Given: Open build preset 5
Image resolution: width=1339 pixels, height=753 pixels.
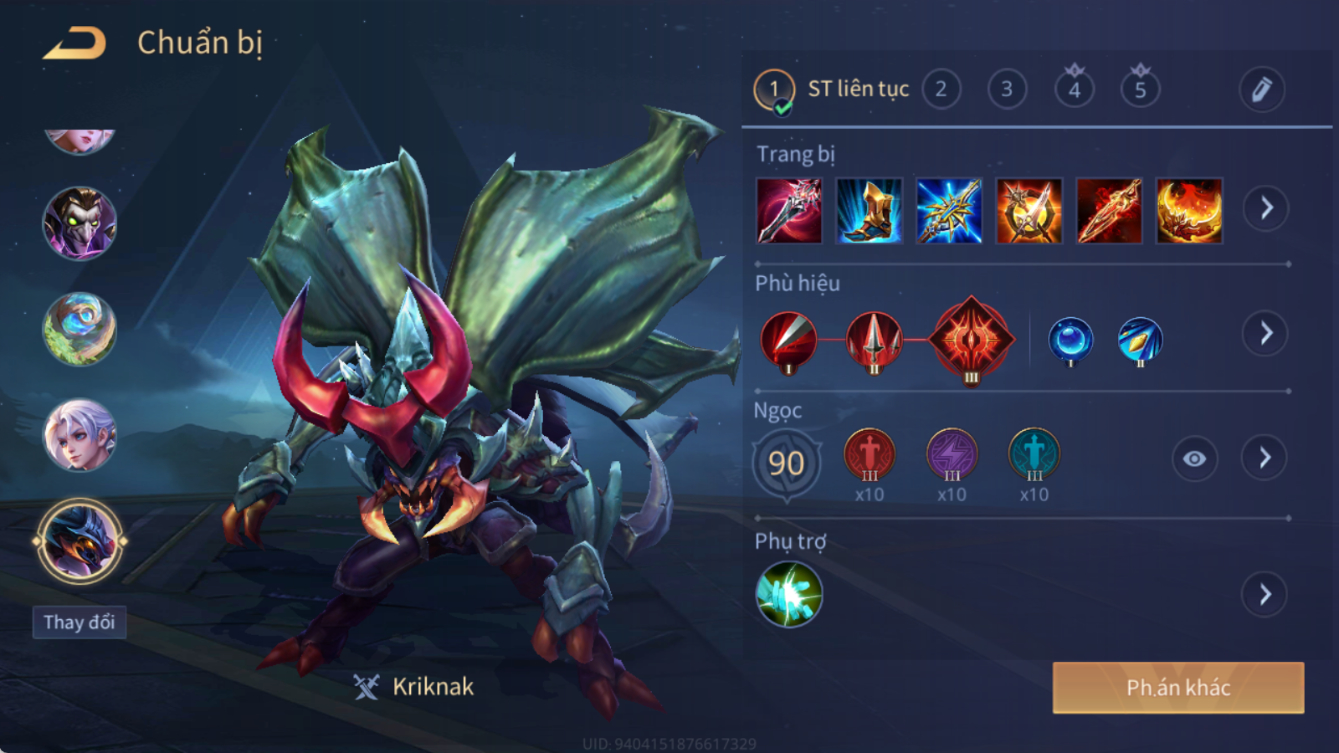Looking at the screenshot, I should [1140, 90].
